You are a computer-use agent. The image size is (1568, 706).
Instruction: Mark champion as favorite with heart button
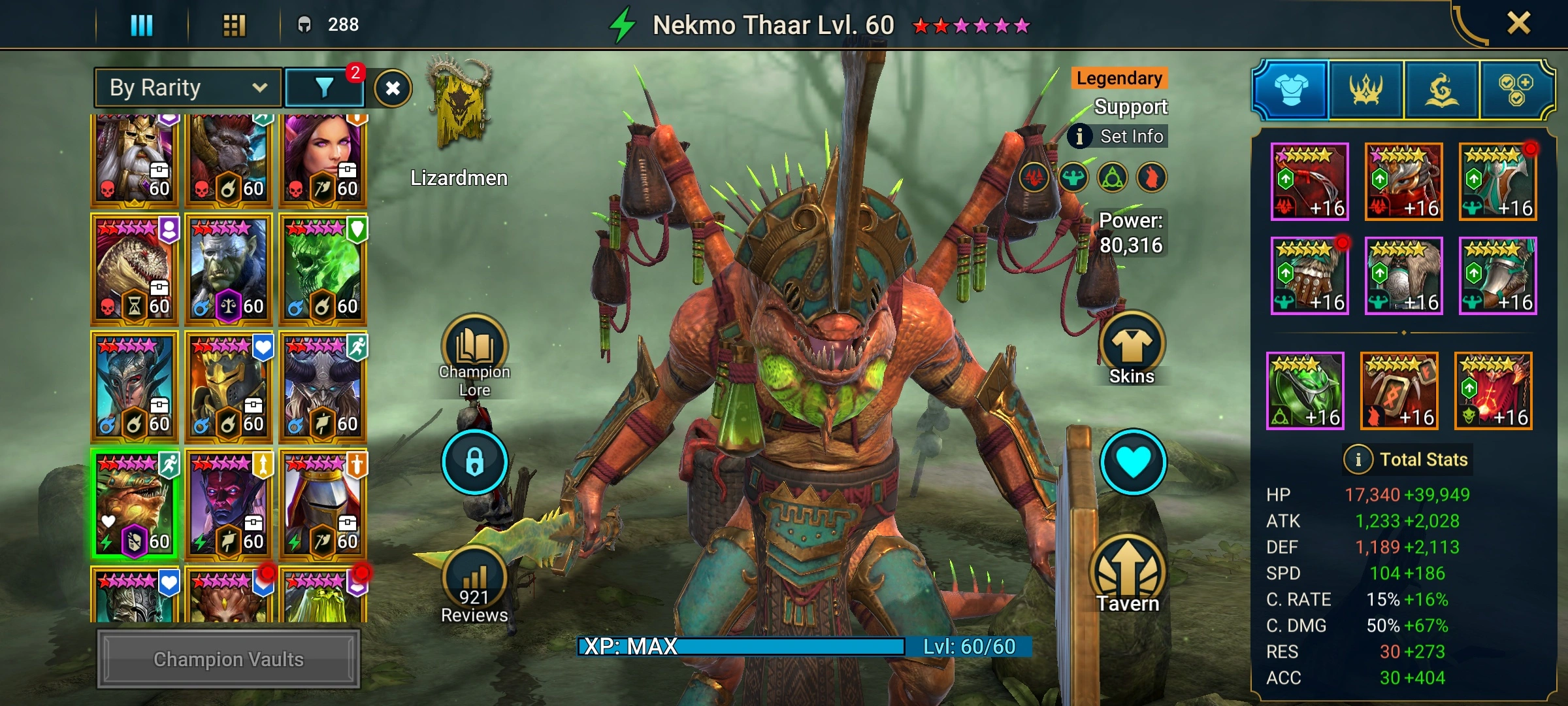1133,462
